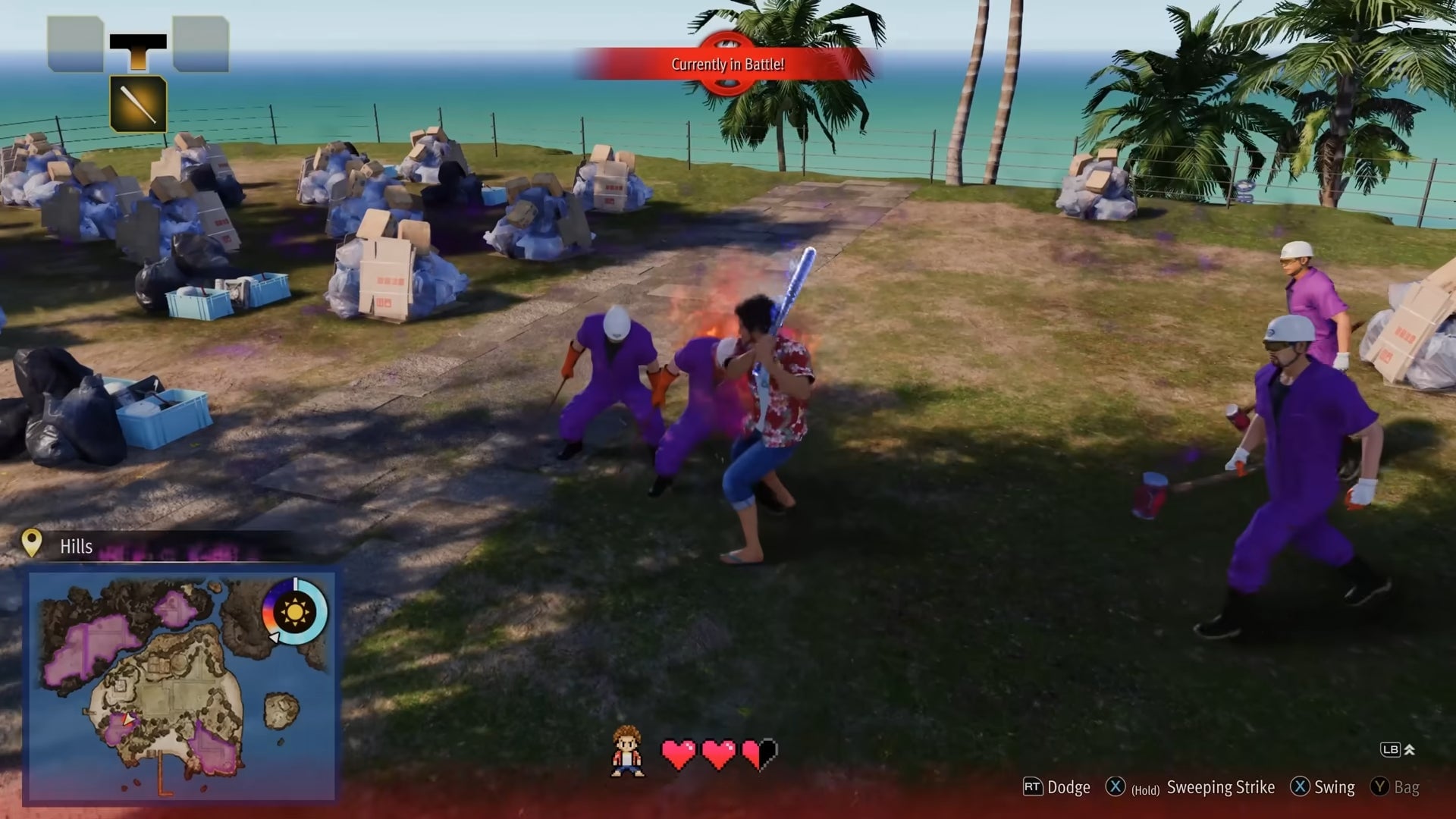Toggle the half-filled third heart
This screenshot has height=819, width=1456.
[x=761, y=755]
